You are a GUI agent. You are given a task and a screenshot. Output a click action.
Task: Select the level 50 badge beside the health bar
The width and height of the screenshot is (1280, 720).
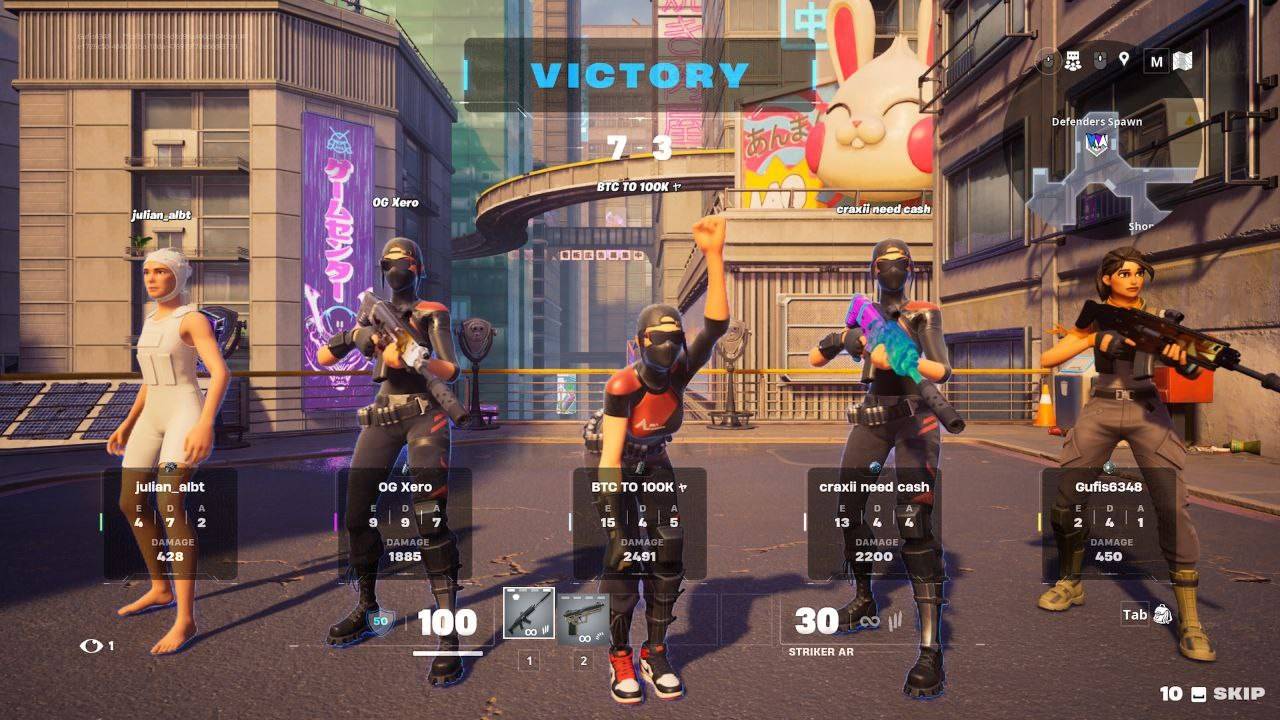pos(381,620)
